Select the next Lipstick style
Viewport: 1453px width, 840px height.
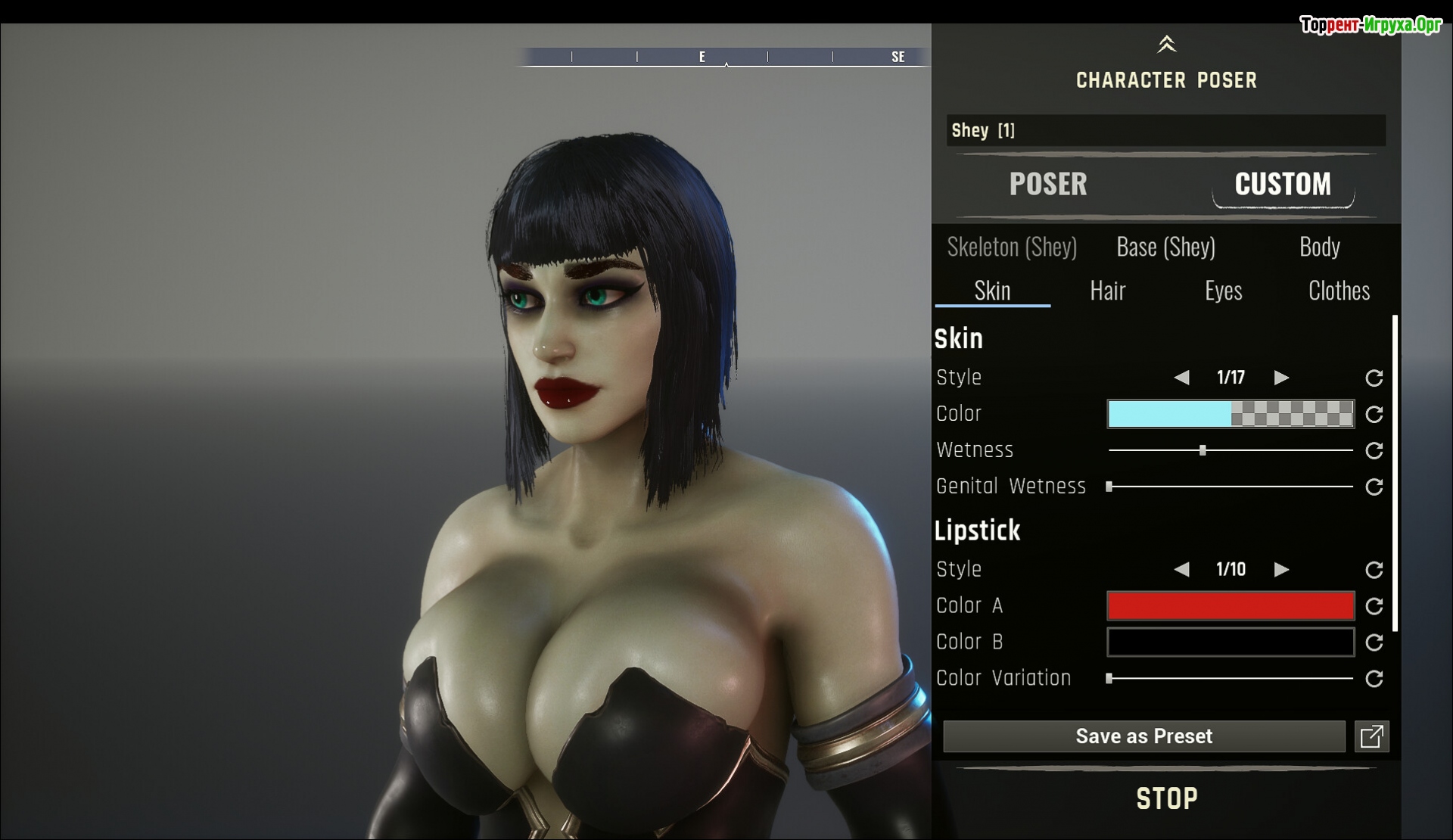click(x=1281, y=570)
